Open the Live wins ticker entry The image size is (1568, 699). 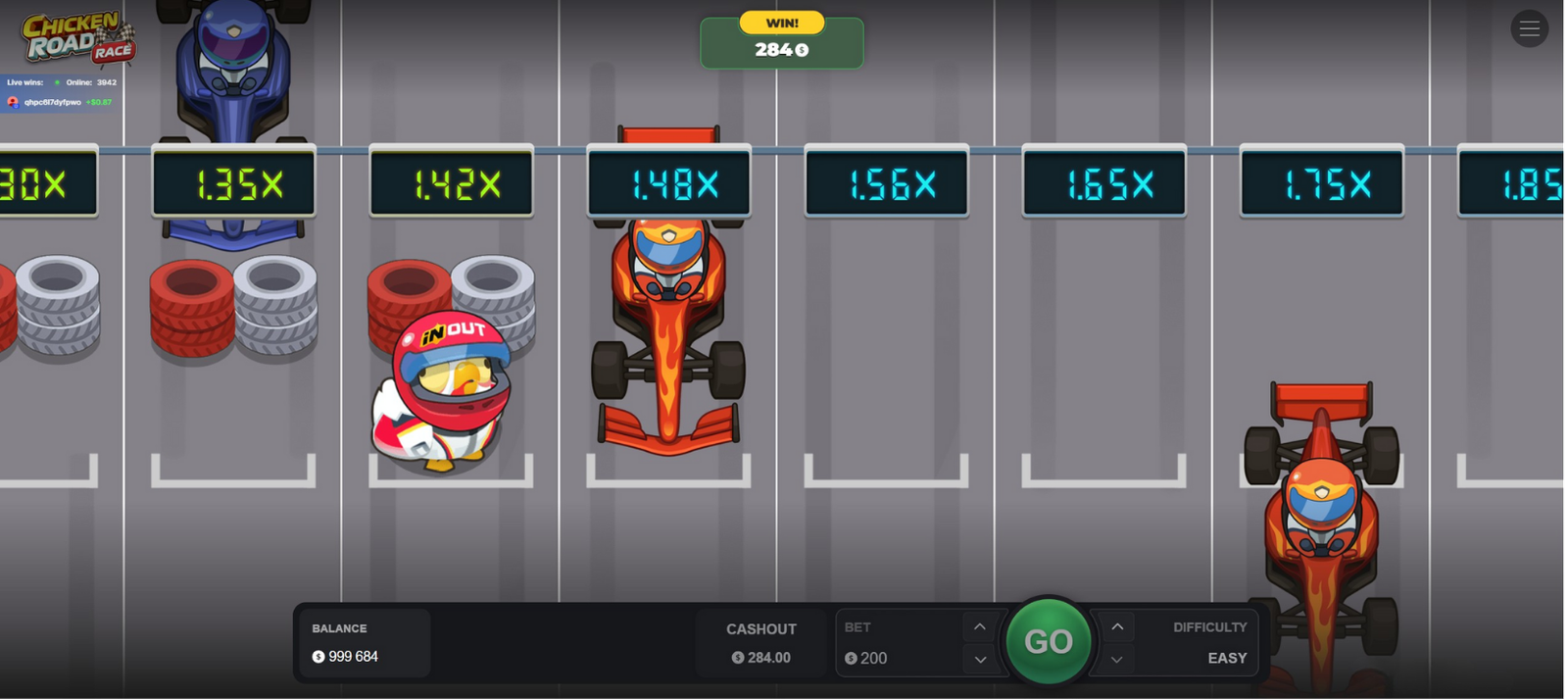(x=61, y=102)
